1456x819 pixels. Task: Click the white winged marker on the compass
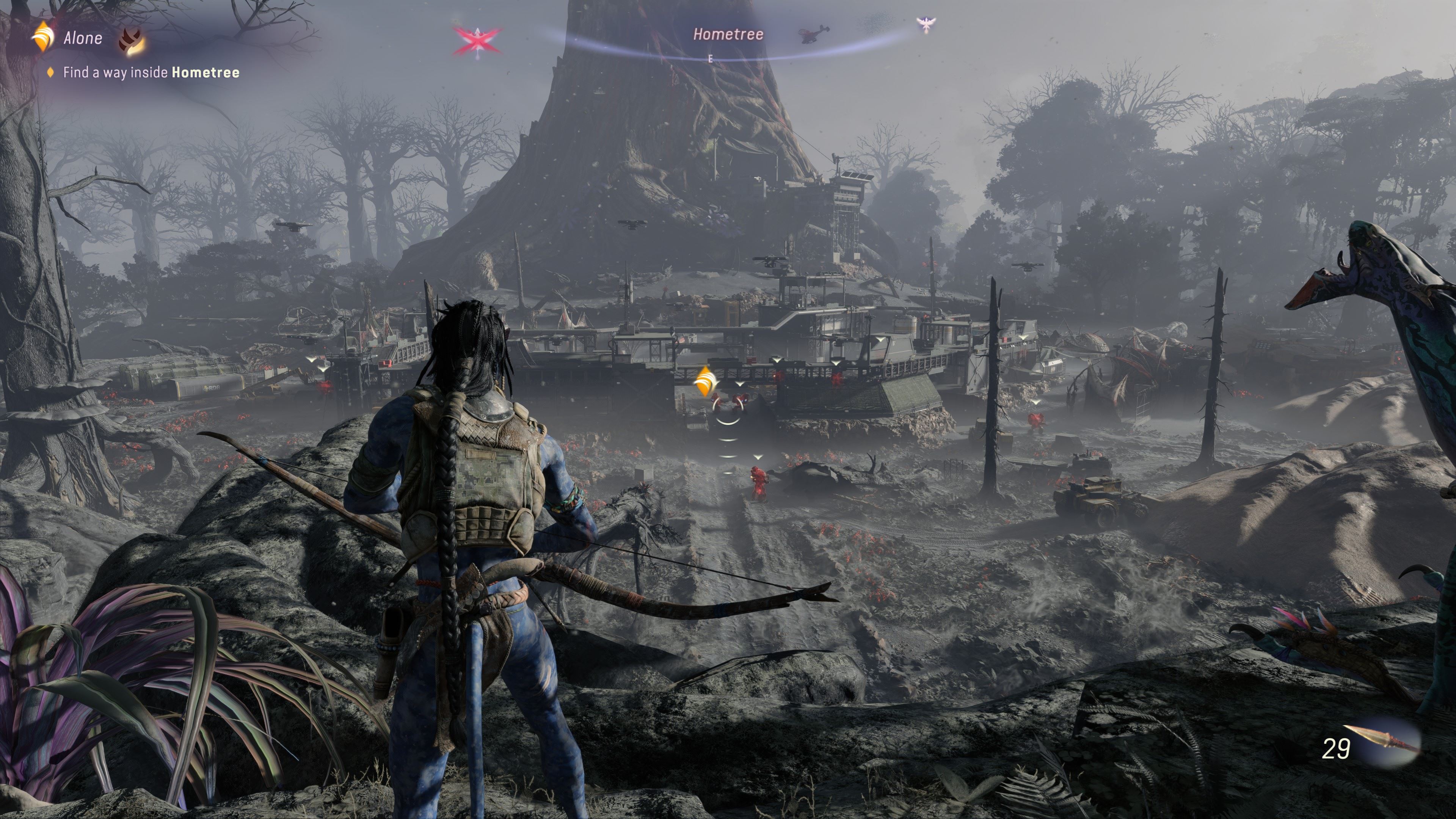(x=925, y=25)
